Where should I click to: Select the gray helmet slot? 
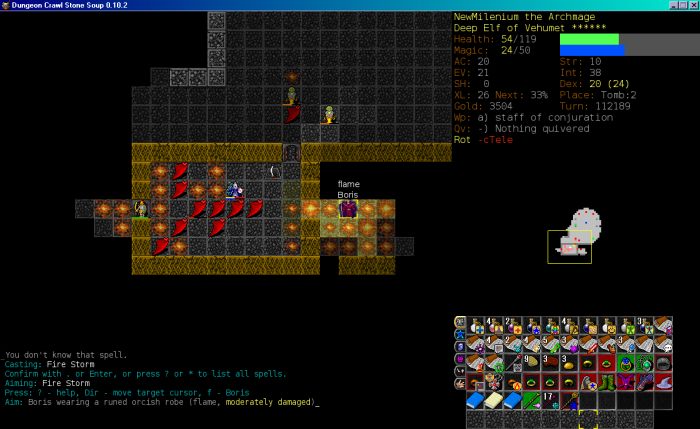coord(664,362)
